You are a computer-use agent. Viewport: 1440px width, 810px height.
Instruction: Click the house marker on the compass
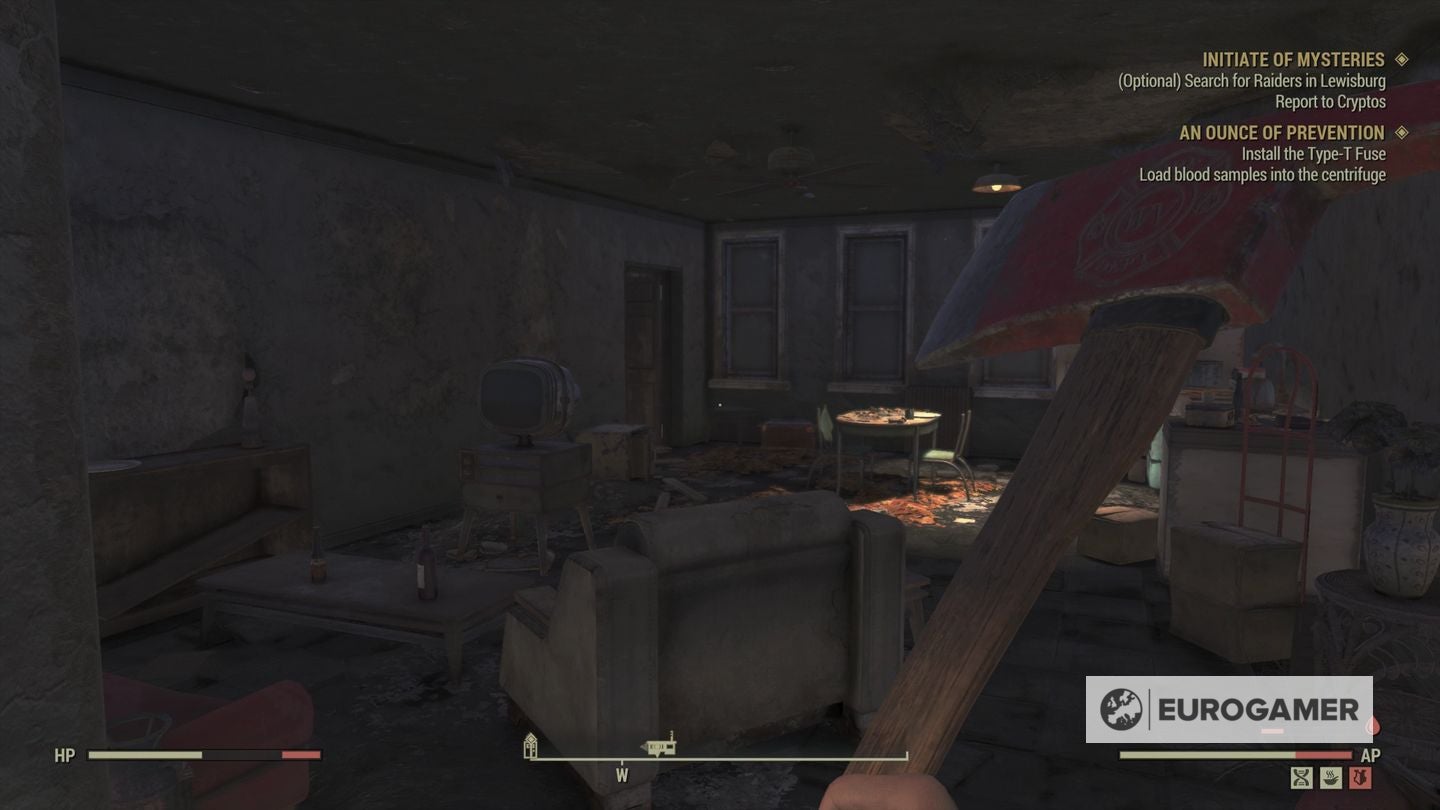click(x=530, y=748)
